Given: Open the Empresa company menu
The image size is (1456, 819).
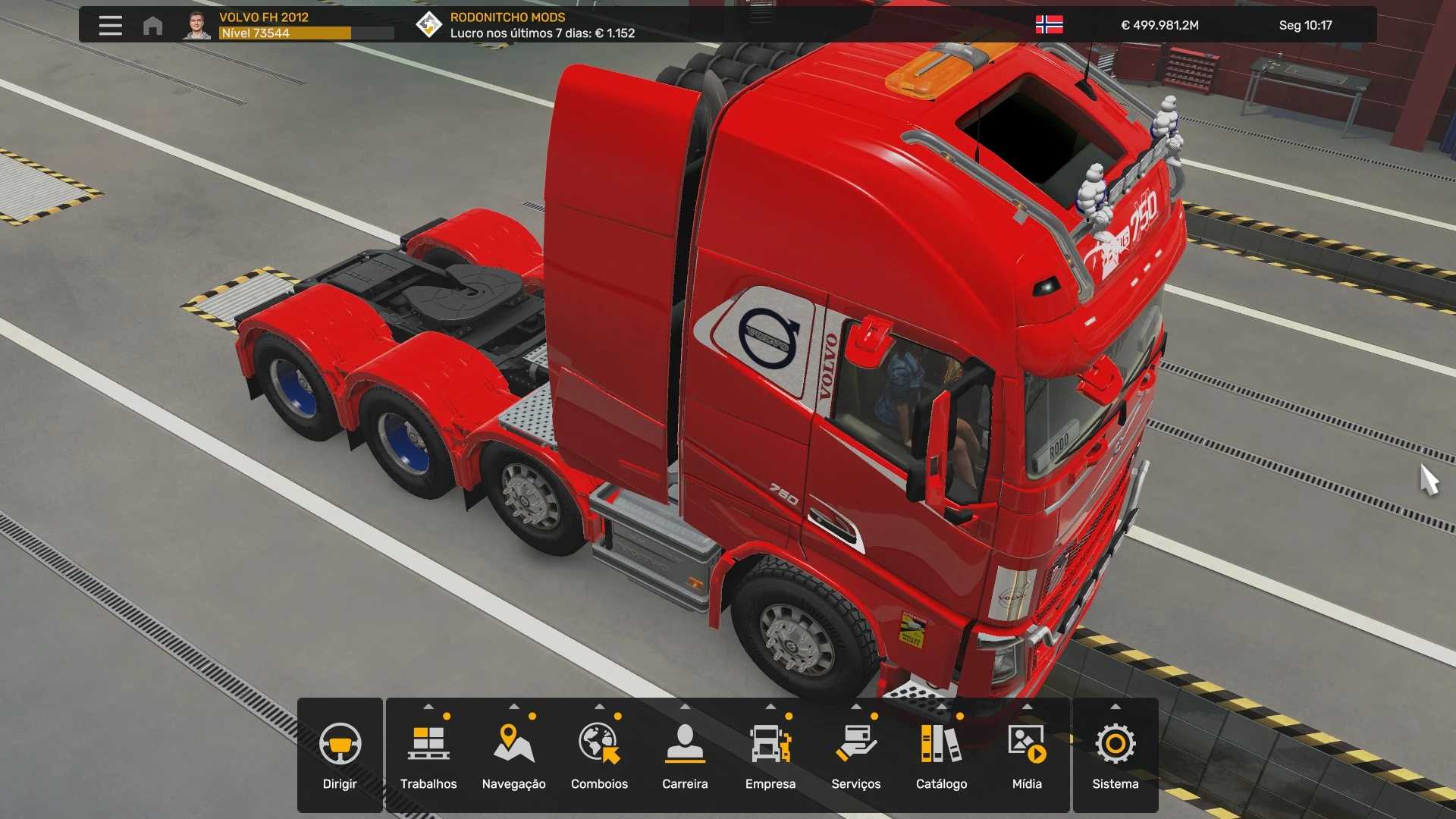Looking at the screenshot, I should coord(770,755).
